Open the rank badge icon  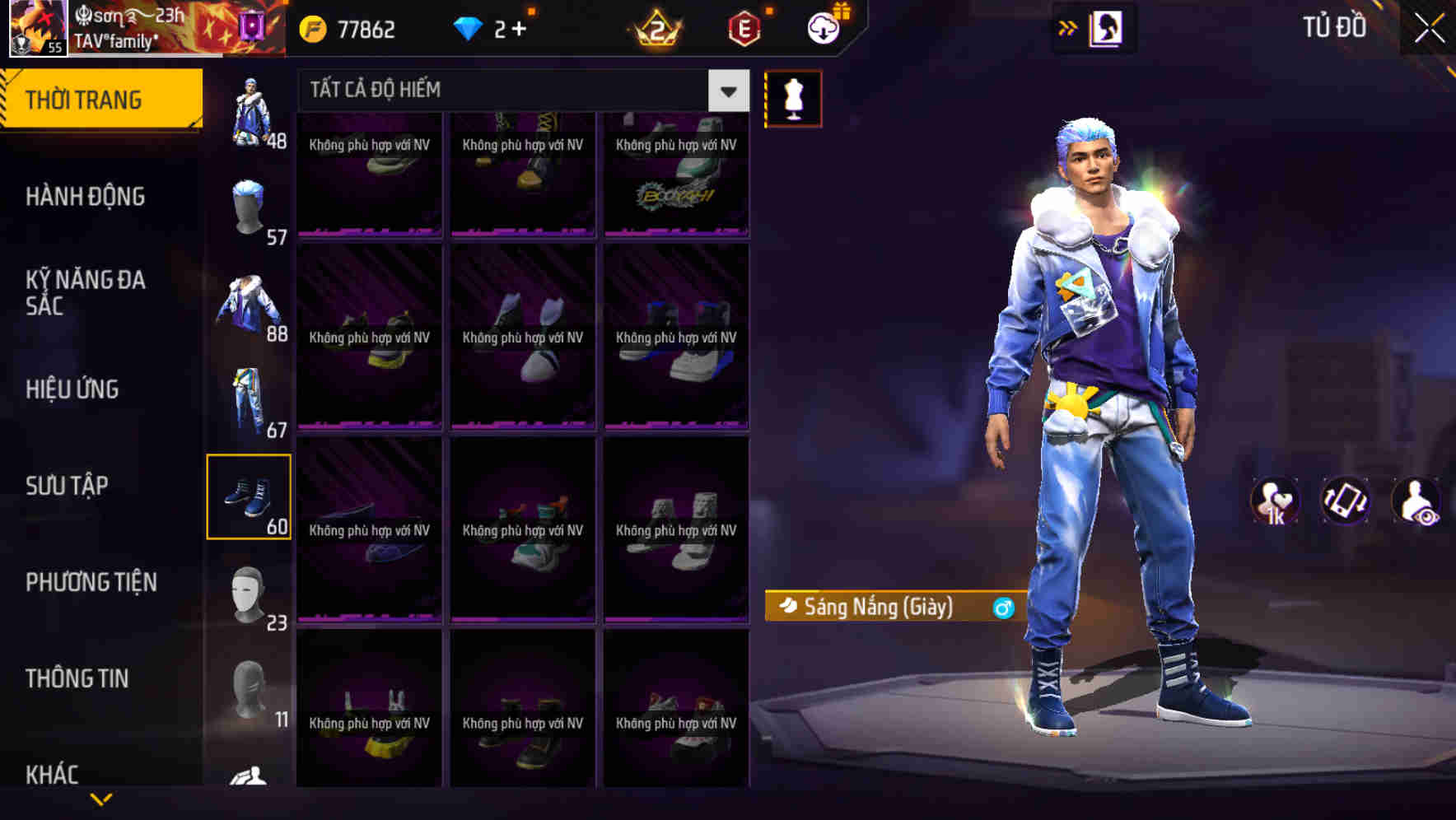[x=655, y=27]
